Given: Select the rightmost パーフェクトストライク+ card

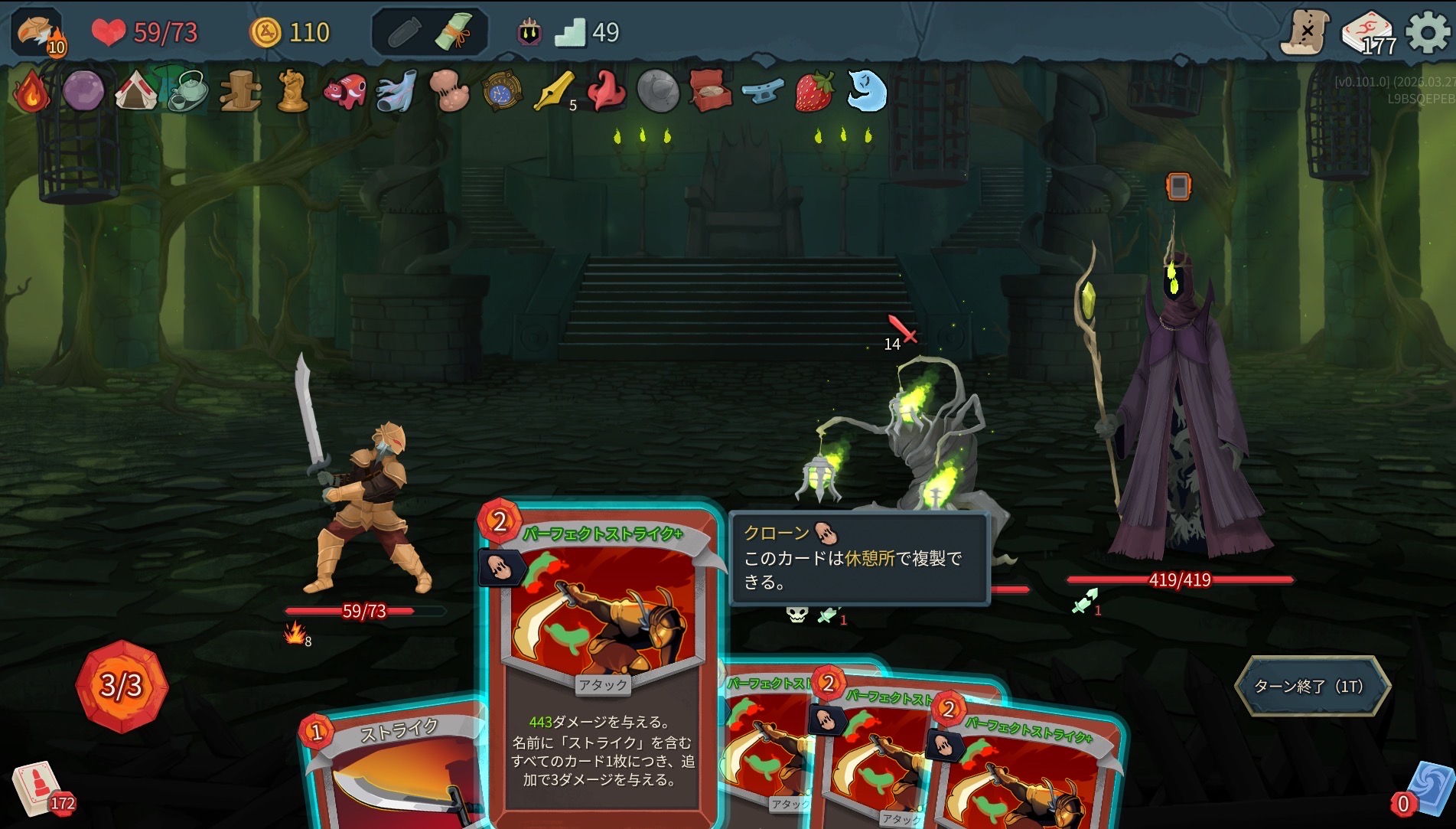Looking at the screenshot, I should [x=1025, y=773].
